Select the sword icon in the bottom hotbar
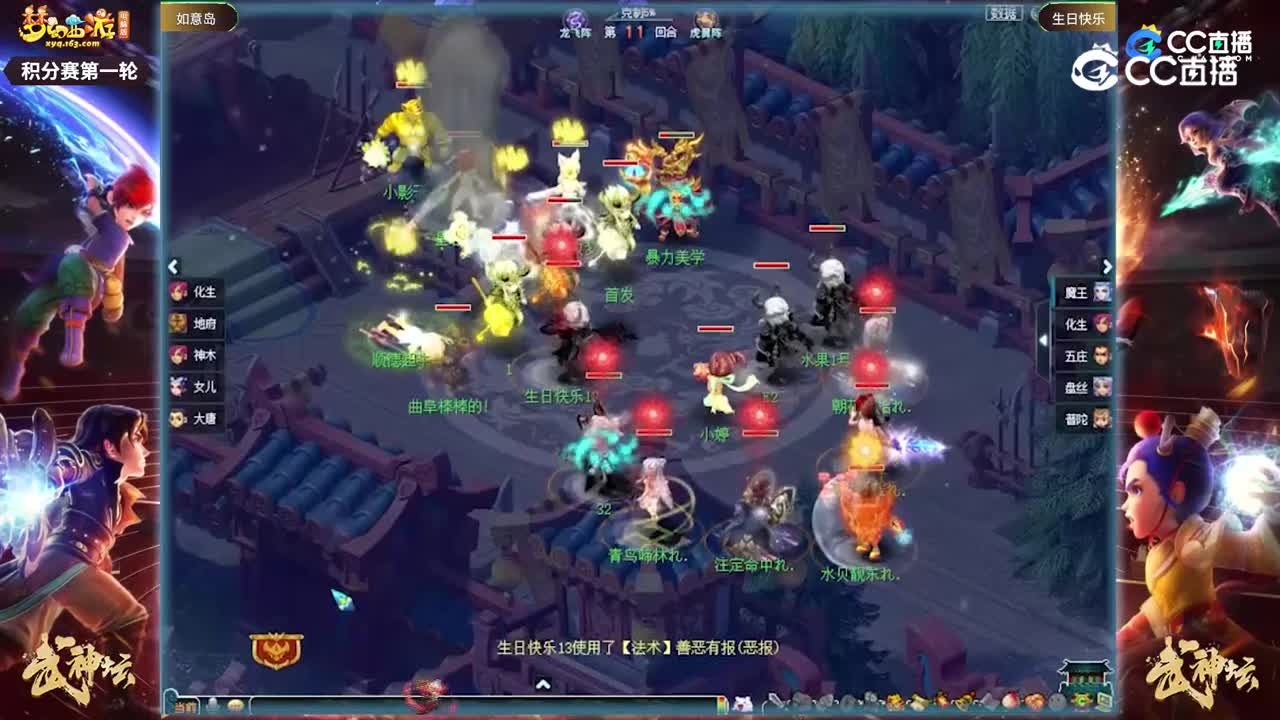The height and width of the screenshot is (720, 1280). pos(774,699)
